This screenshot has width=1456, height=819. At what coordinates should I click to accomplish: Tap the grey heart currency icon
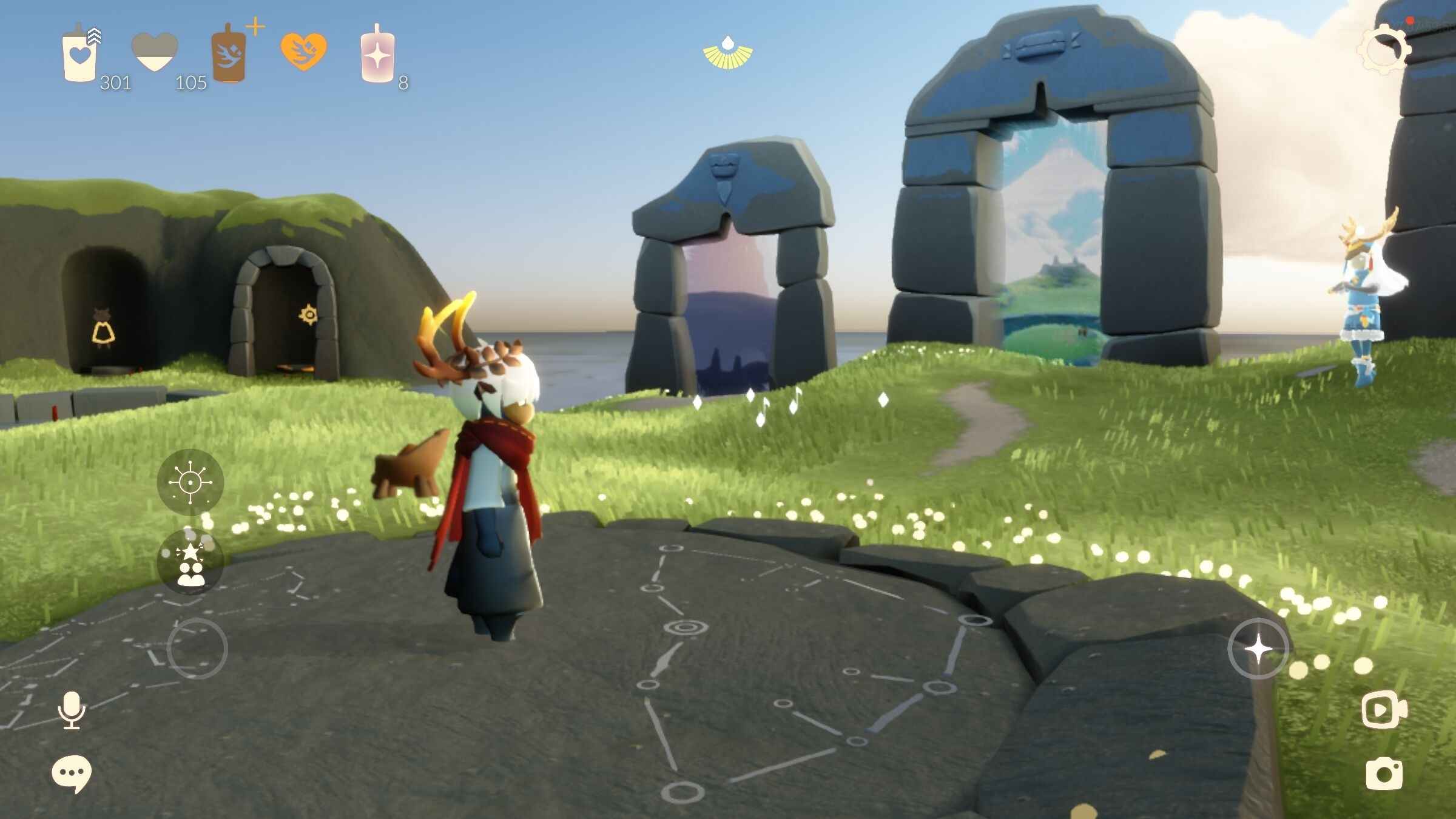pos(155,53)
